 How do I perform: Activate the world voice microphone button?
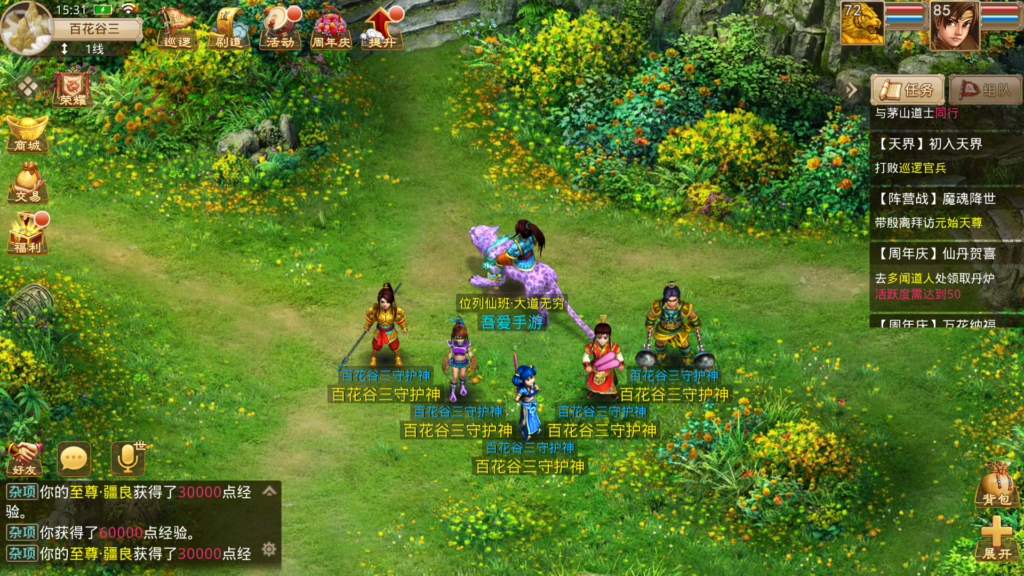pyautogui.click(x=127, y=458)
